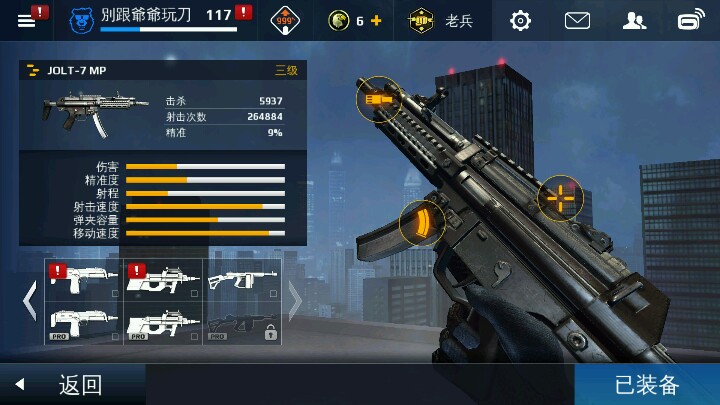Viewport: 720px width, 405px height.
Task: Select the sight crosshair attachment hotspot
Action: (x=560, y=198)
